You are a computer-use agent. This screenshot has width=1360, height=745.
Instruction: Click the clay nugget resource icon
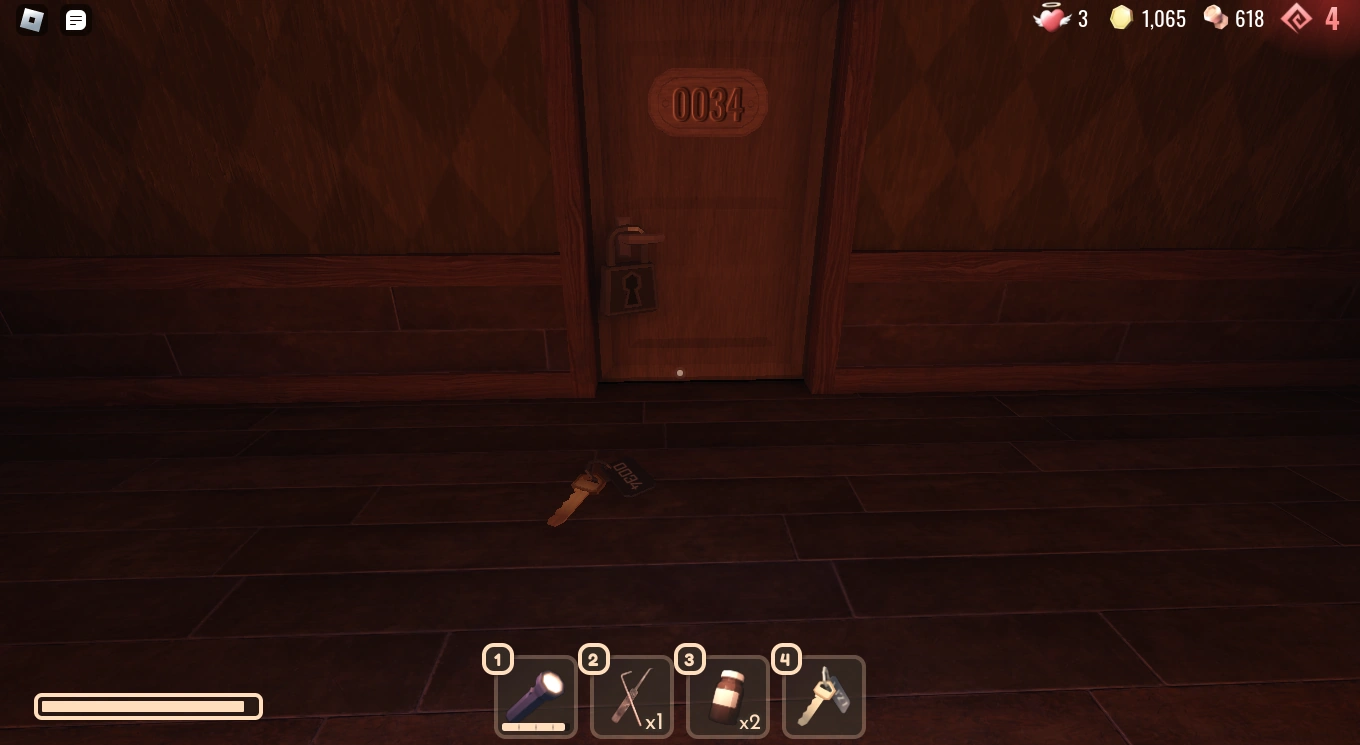click(x=1214, y=18)
